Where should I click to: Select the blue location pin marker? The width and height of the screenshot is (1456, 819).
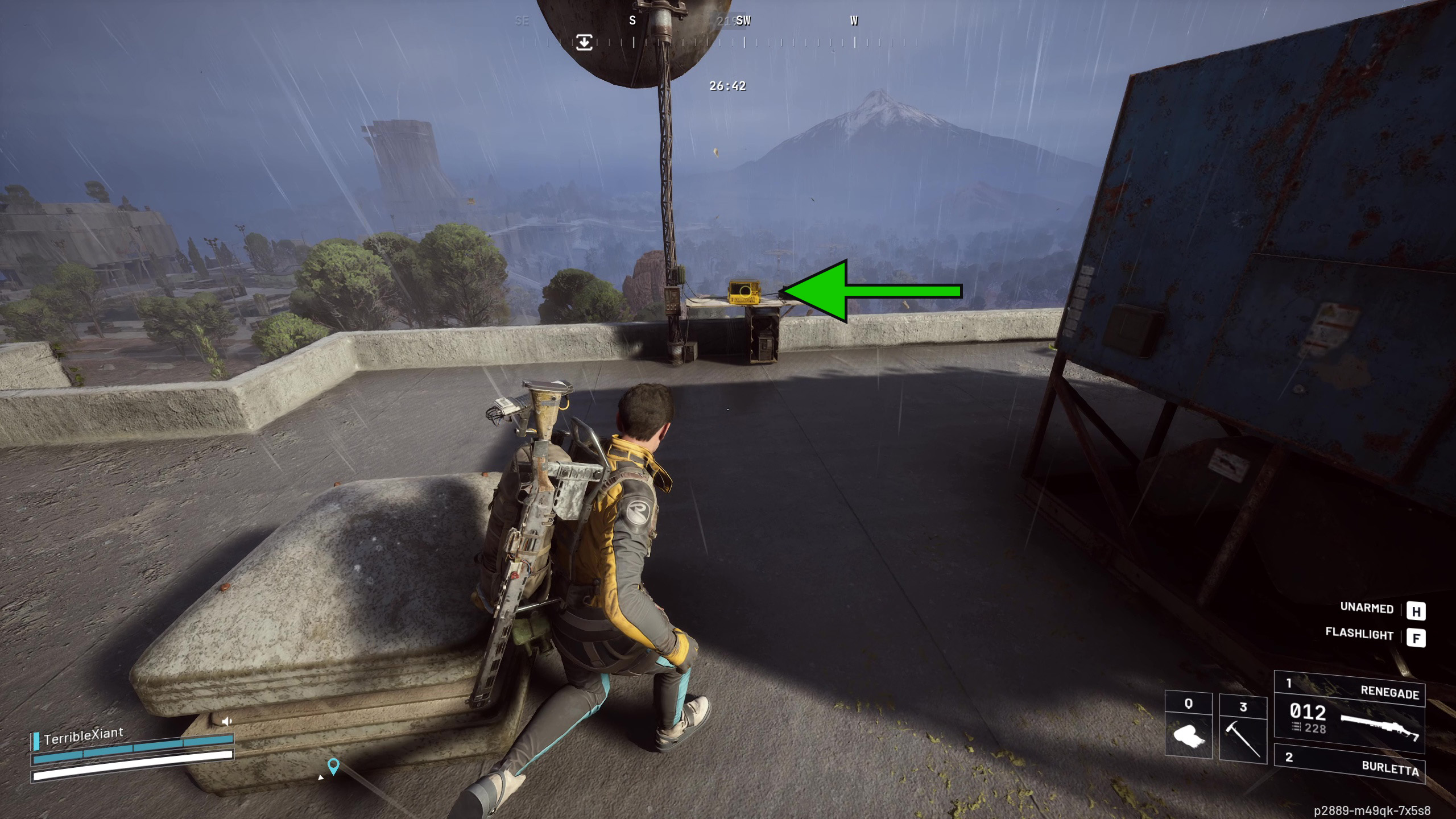(x=333, y=766)
